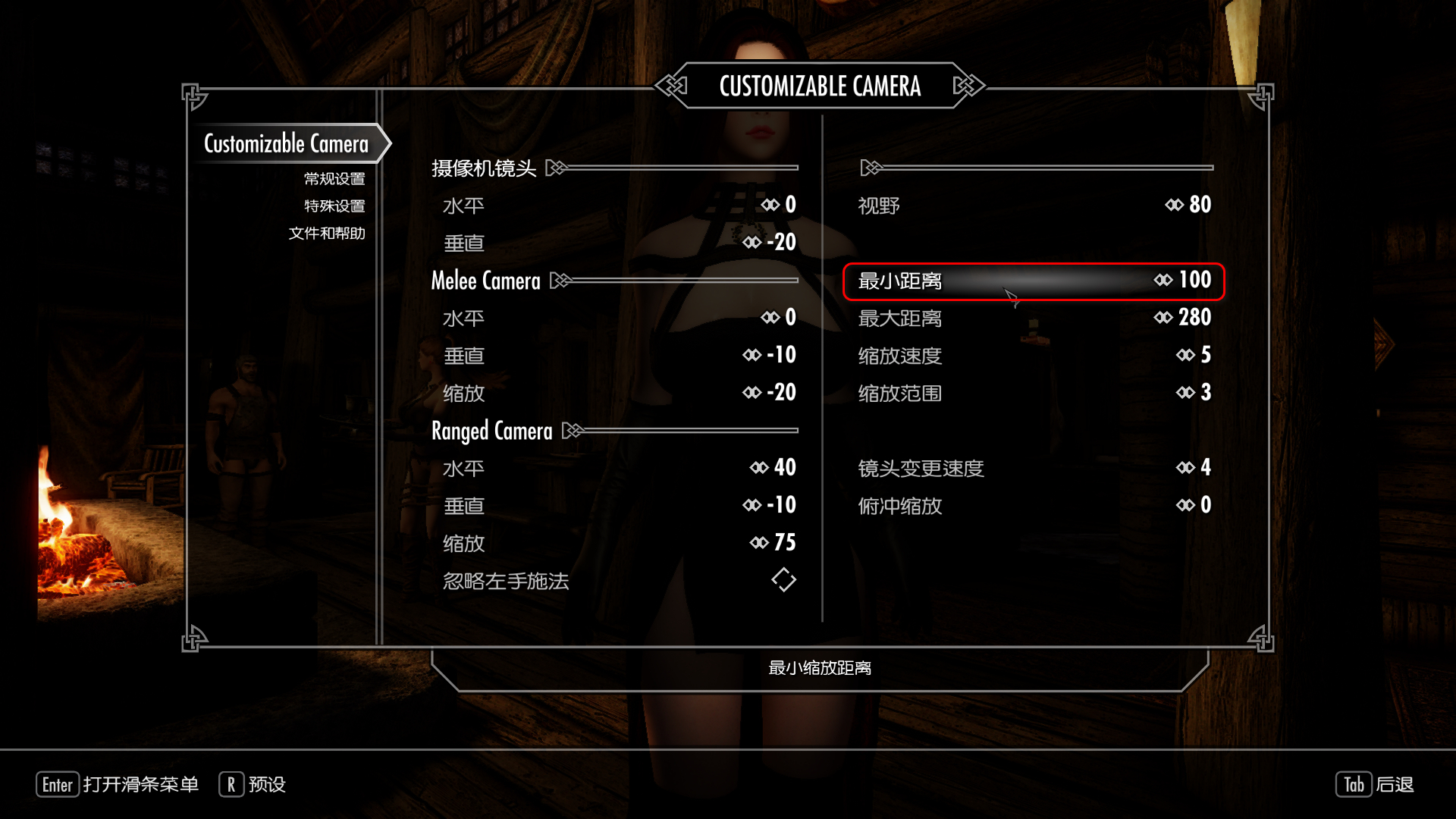Select the 最大距离 setting
This screenshot has width=1456, height=819.
tap(1034, 318)
